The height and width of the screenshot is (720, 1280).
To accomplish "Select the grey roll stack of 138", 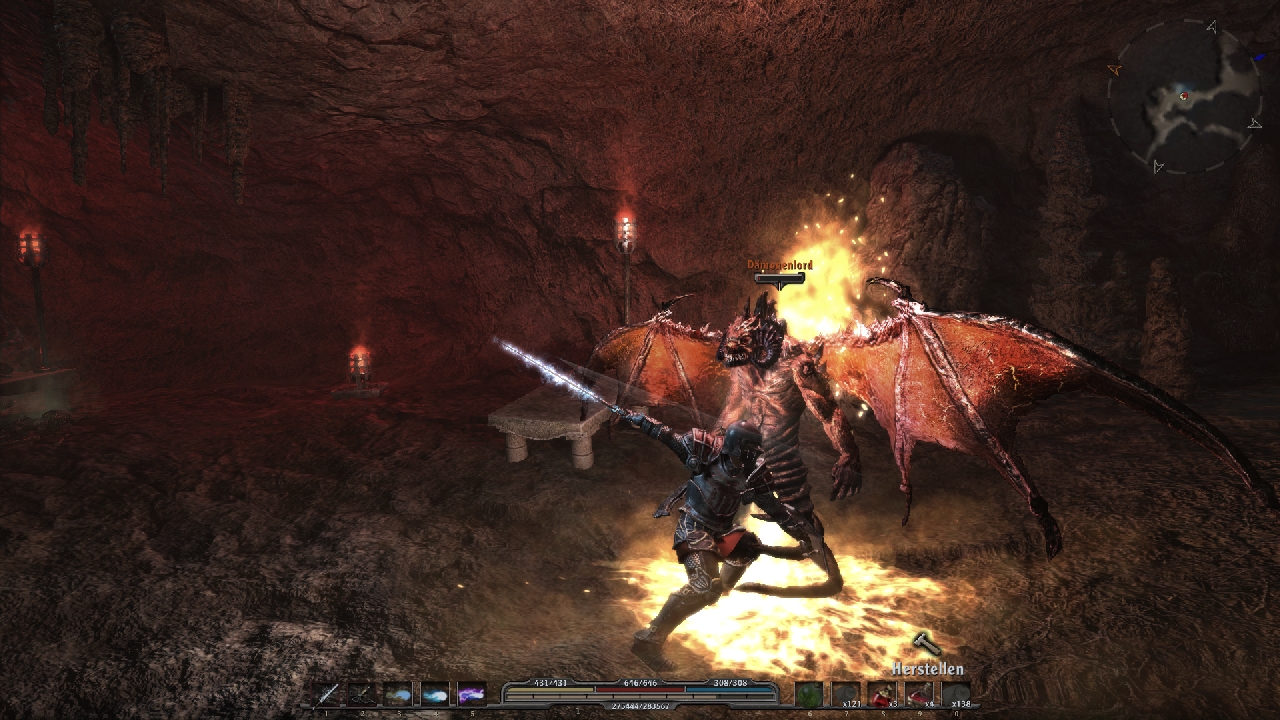I will [956, 694].
